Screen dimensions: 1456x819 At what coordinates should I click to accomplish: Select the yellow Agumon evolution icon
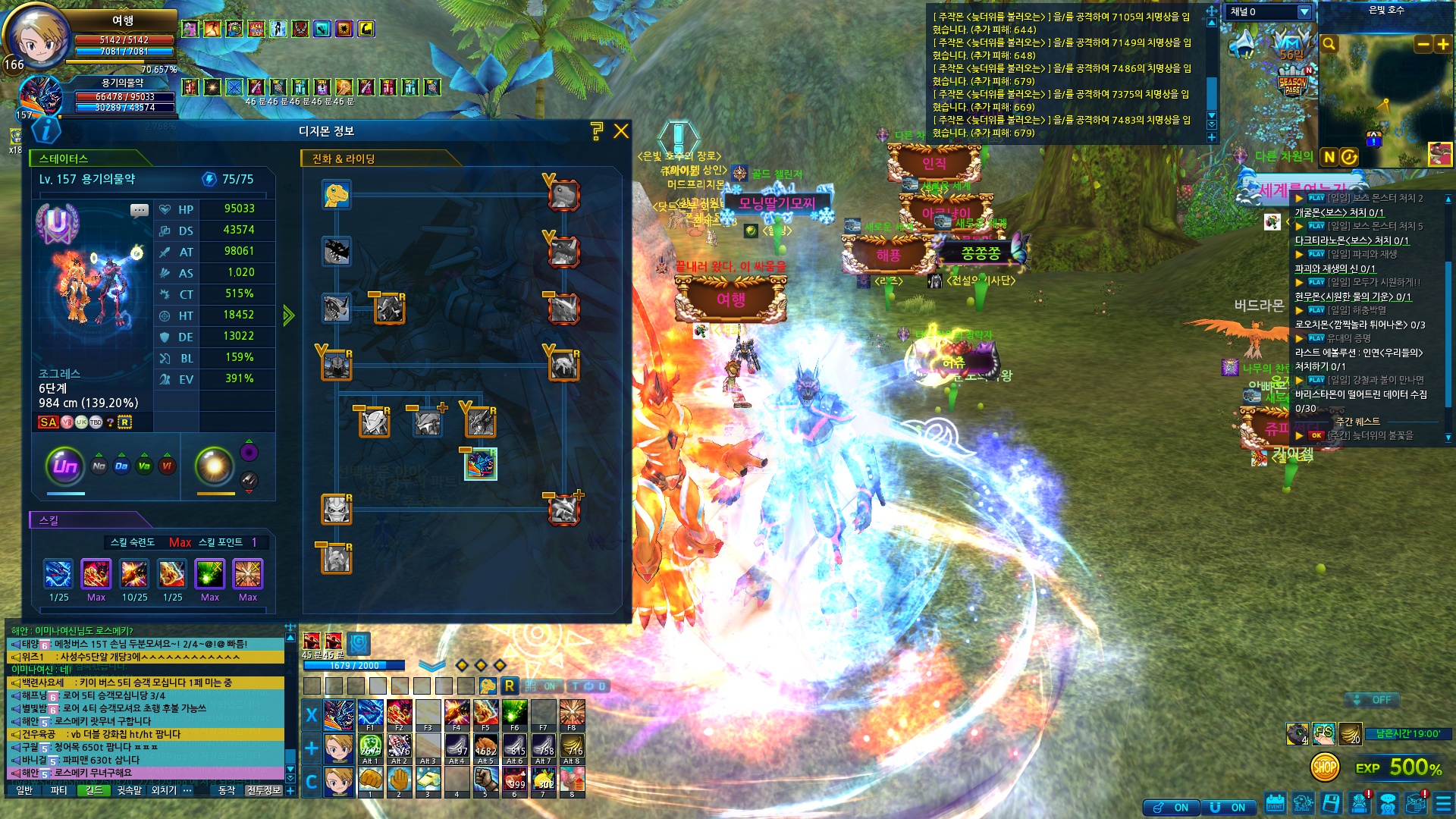coord(336,195)
